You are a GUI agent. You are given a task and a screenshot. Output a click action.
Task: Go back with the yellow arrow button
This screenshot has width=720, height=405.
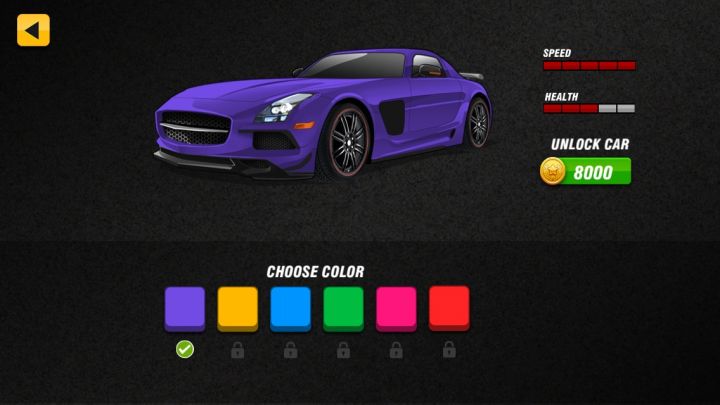(33, 30)
